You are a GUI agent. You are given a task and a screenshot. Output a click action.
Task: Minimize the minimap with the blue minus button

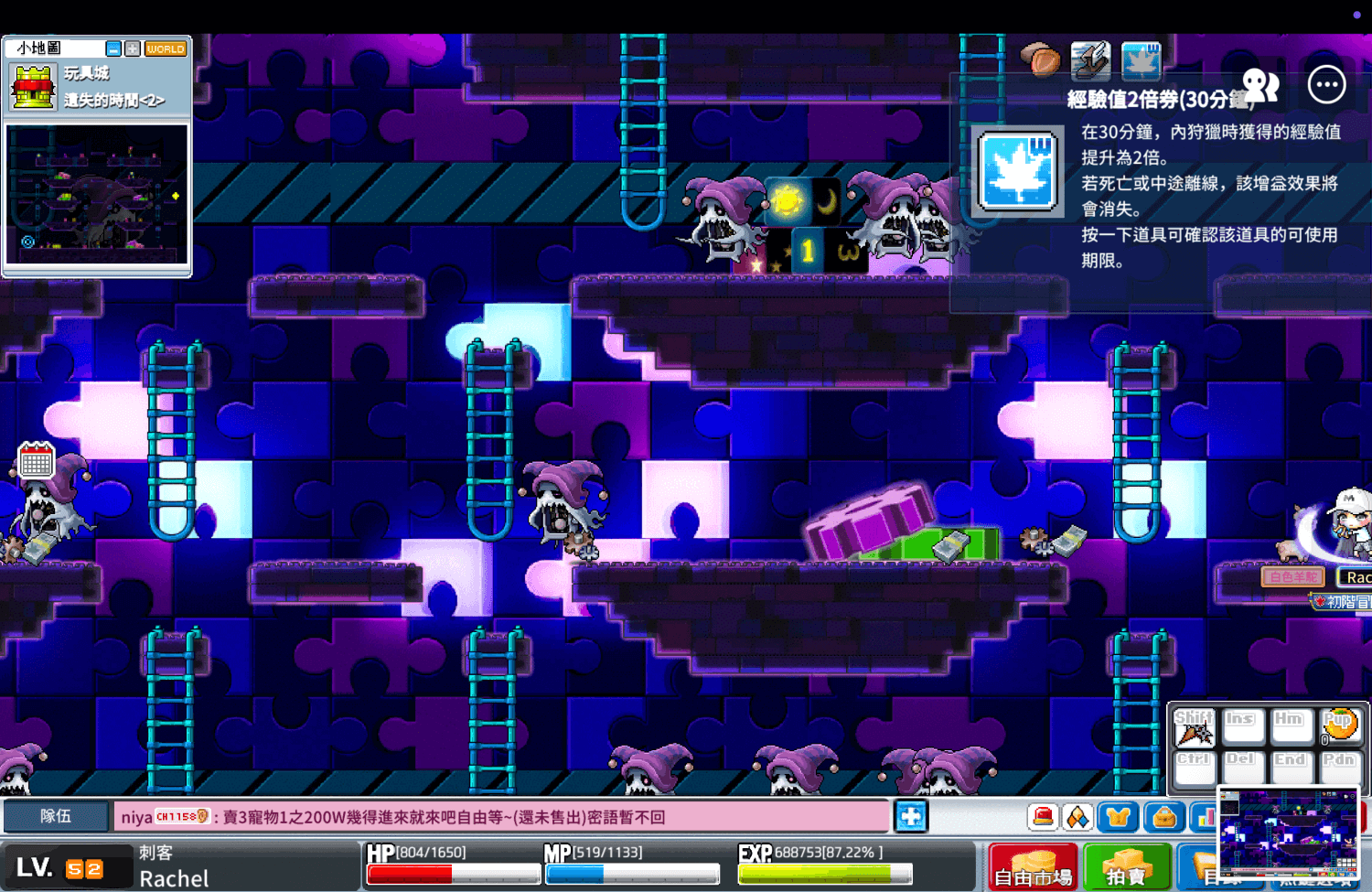(113, 48)
